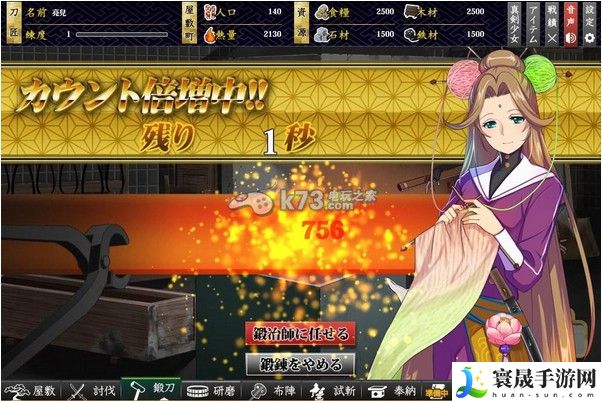Toggle the 音声 sound button

click(571, 24)
